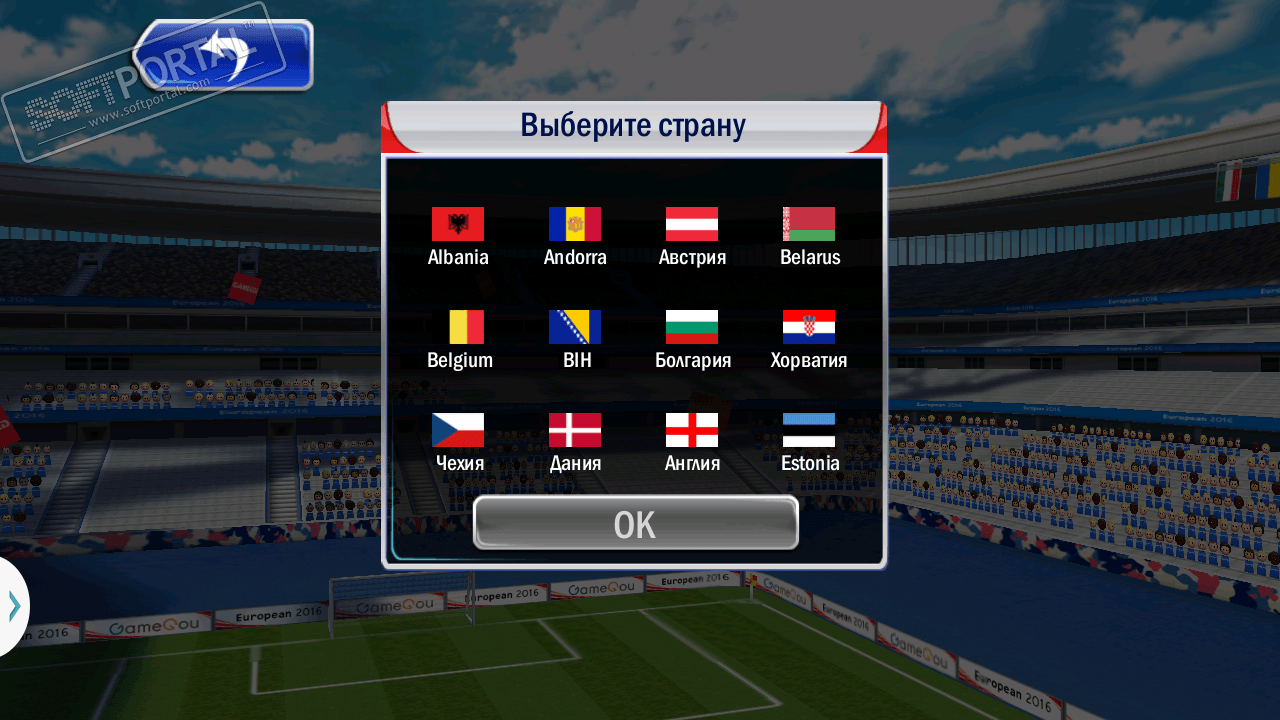The image size is (1280, 720).
Task: Select the Belarus flag
Action: click(809, 225)
